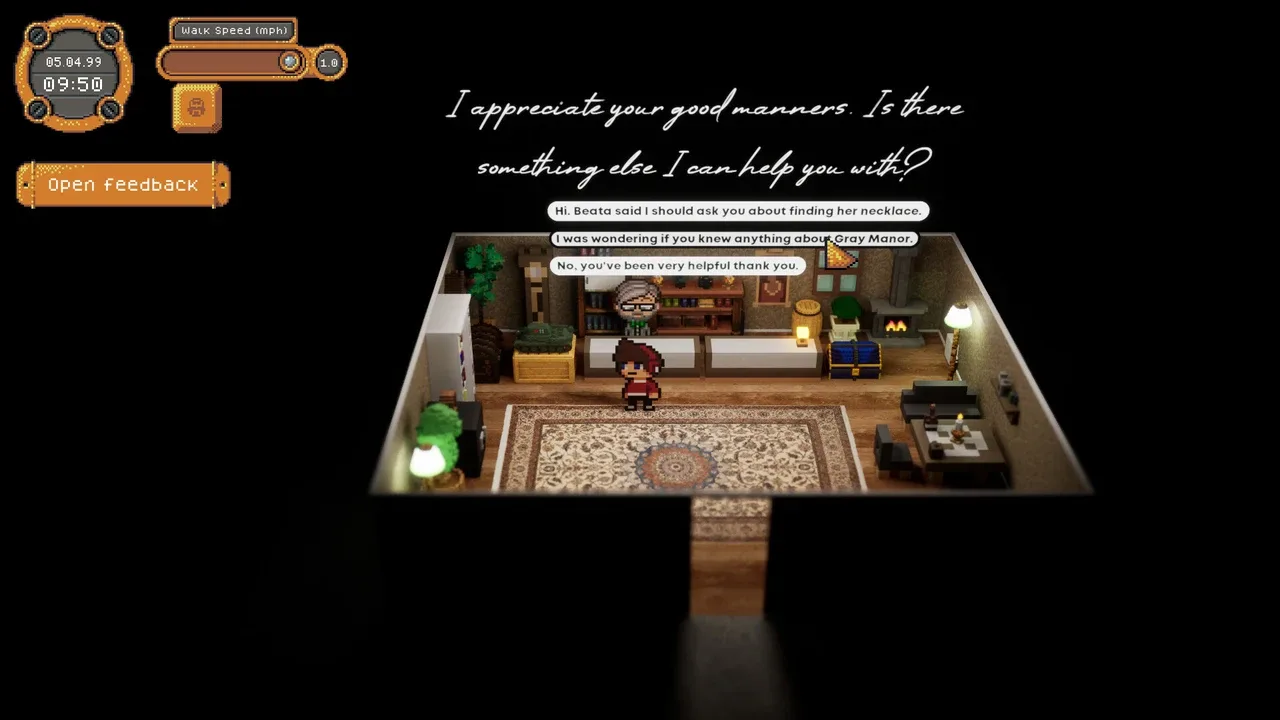Click the orange character icon button
Screen dimensions: 1280x720
[x=196, y=108]
